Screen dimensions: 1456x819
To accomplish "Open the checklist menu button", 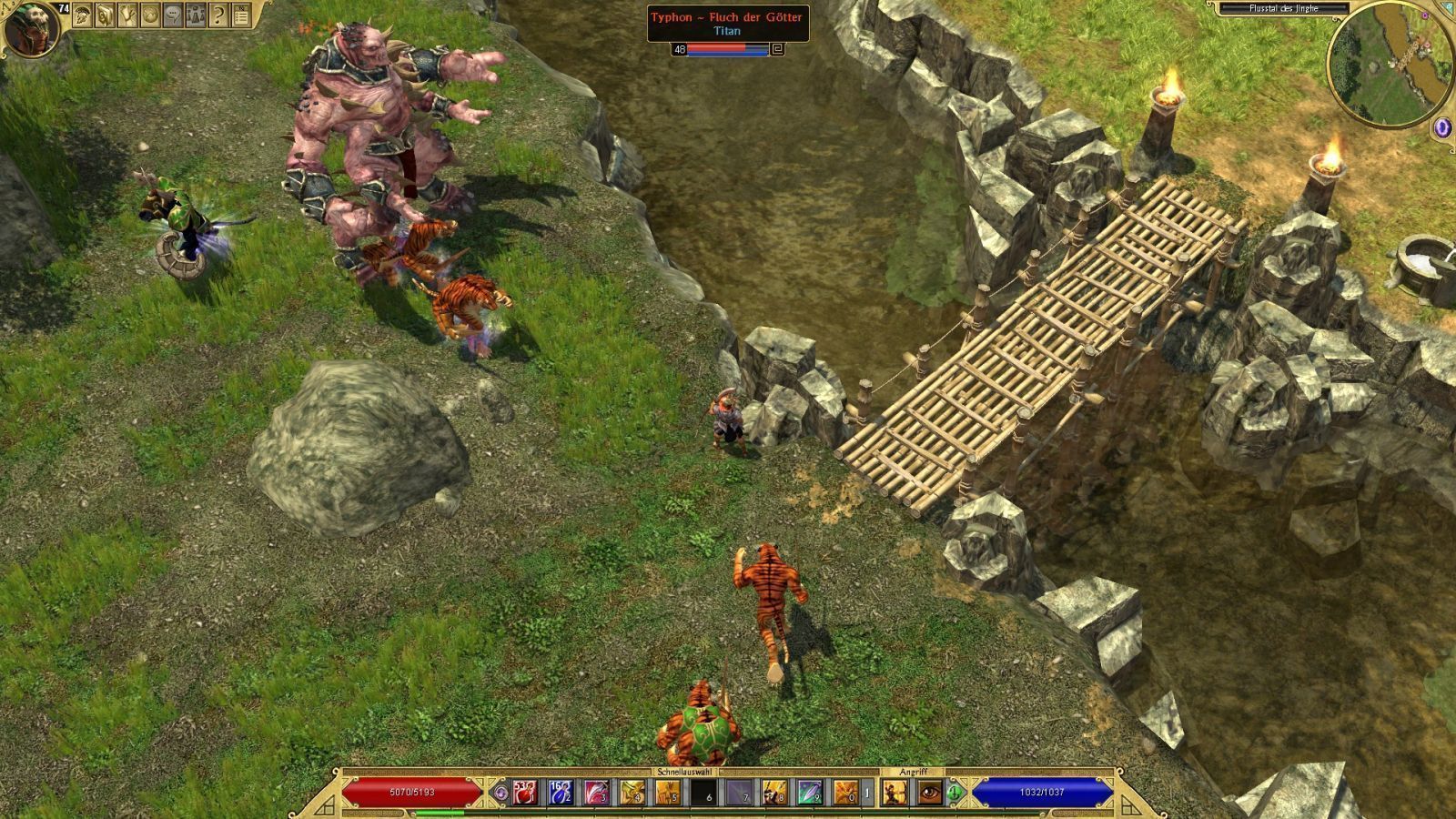I will [241, 15].
